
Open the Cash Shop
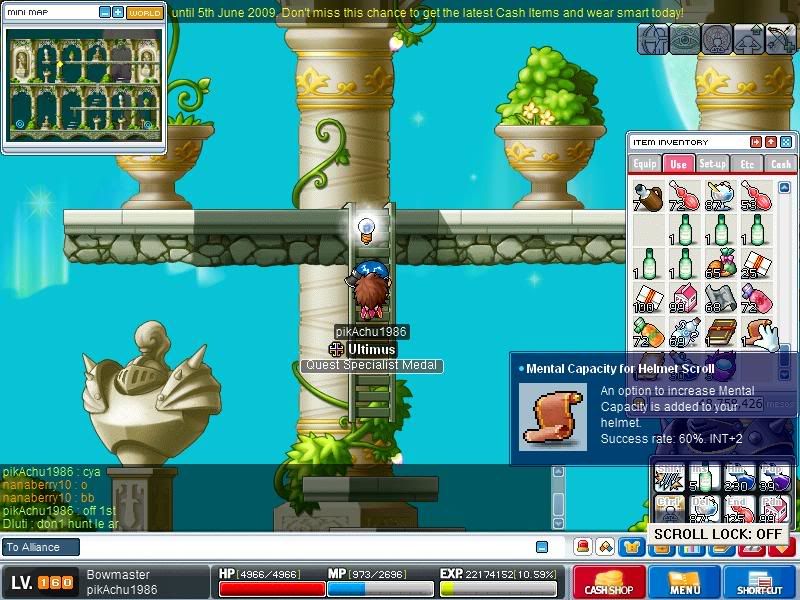pyautogui.click(x=608, y=583)
